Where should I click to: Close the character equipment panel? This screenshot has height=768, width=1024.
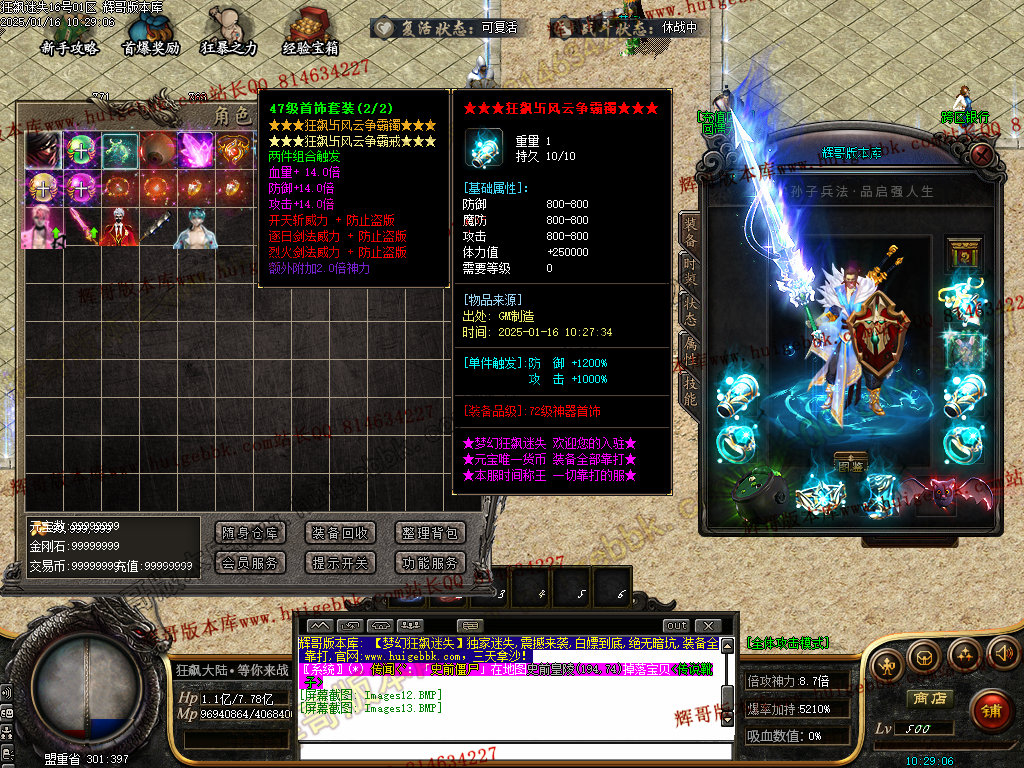coord(982,154)
